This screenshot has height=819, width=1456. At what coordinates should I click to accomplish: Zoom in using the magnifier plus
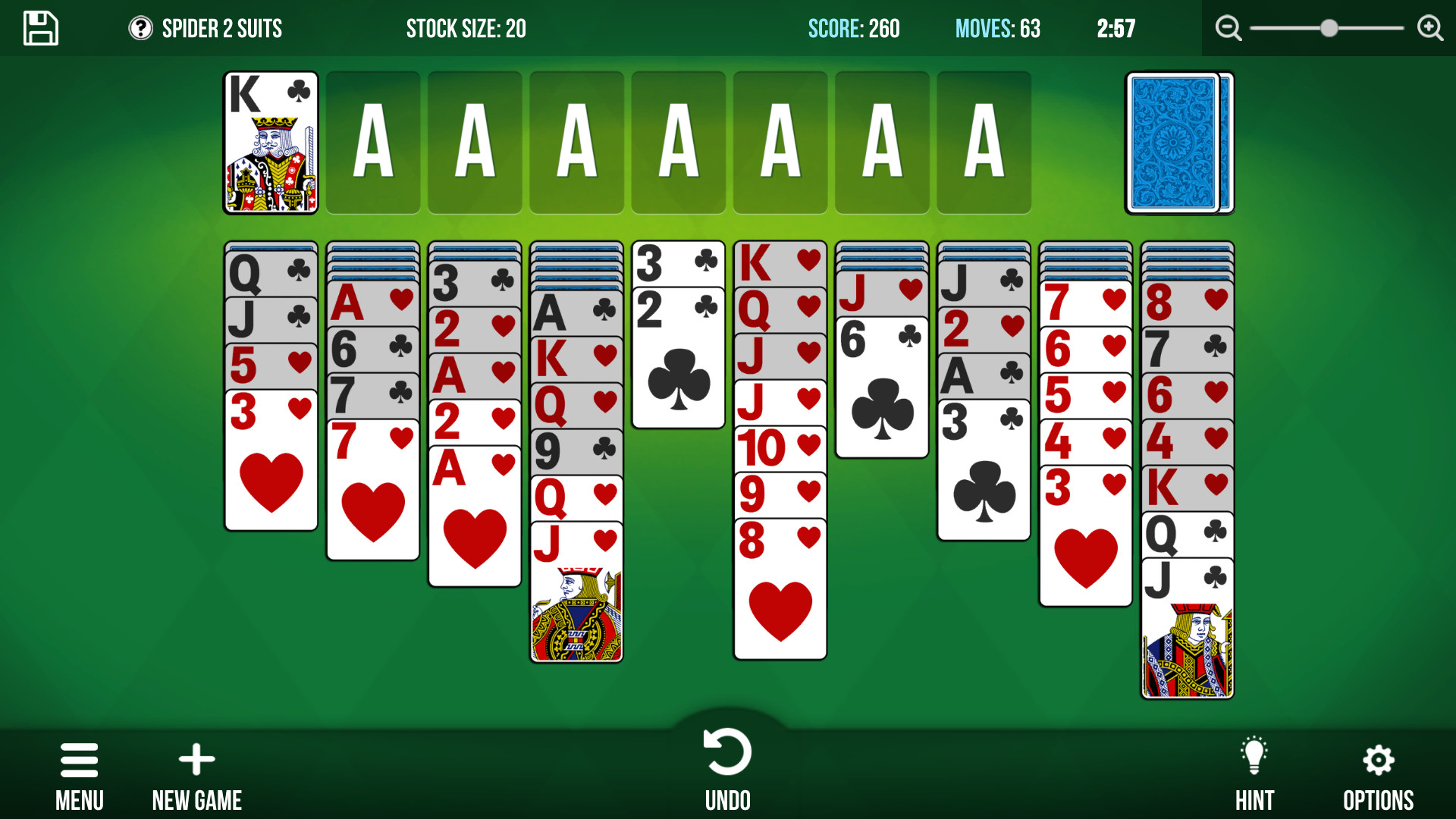click(x=1429, y=27)
